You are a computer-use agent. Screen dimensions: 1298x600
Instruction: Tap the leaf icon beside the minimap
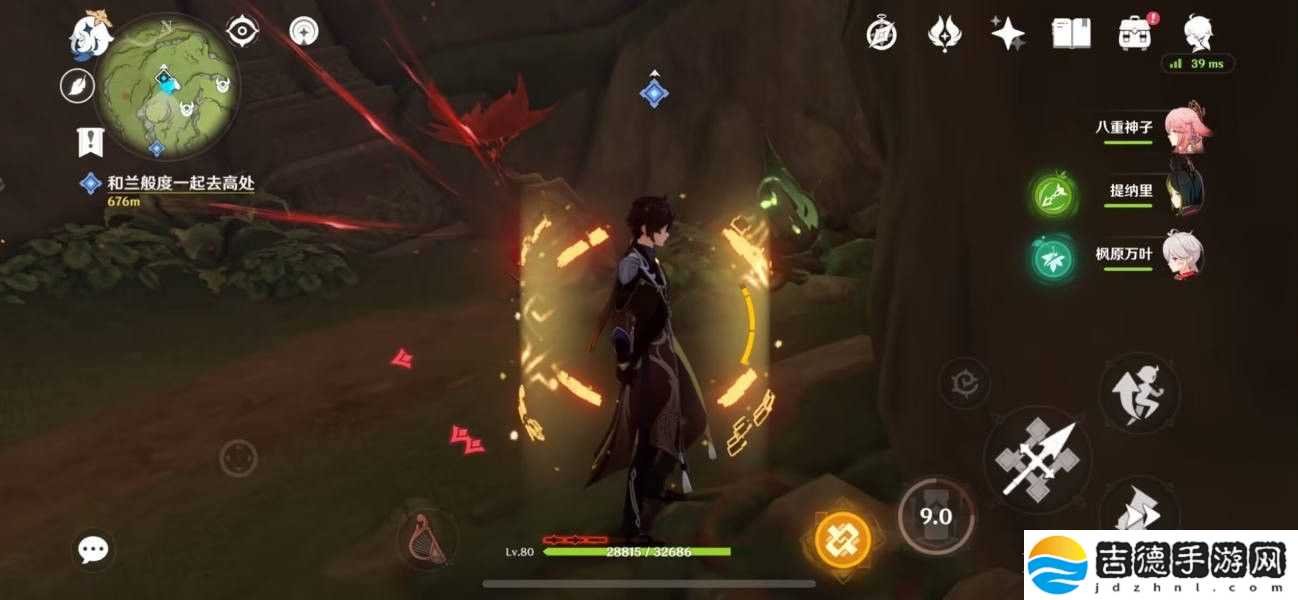77,87
